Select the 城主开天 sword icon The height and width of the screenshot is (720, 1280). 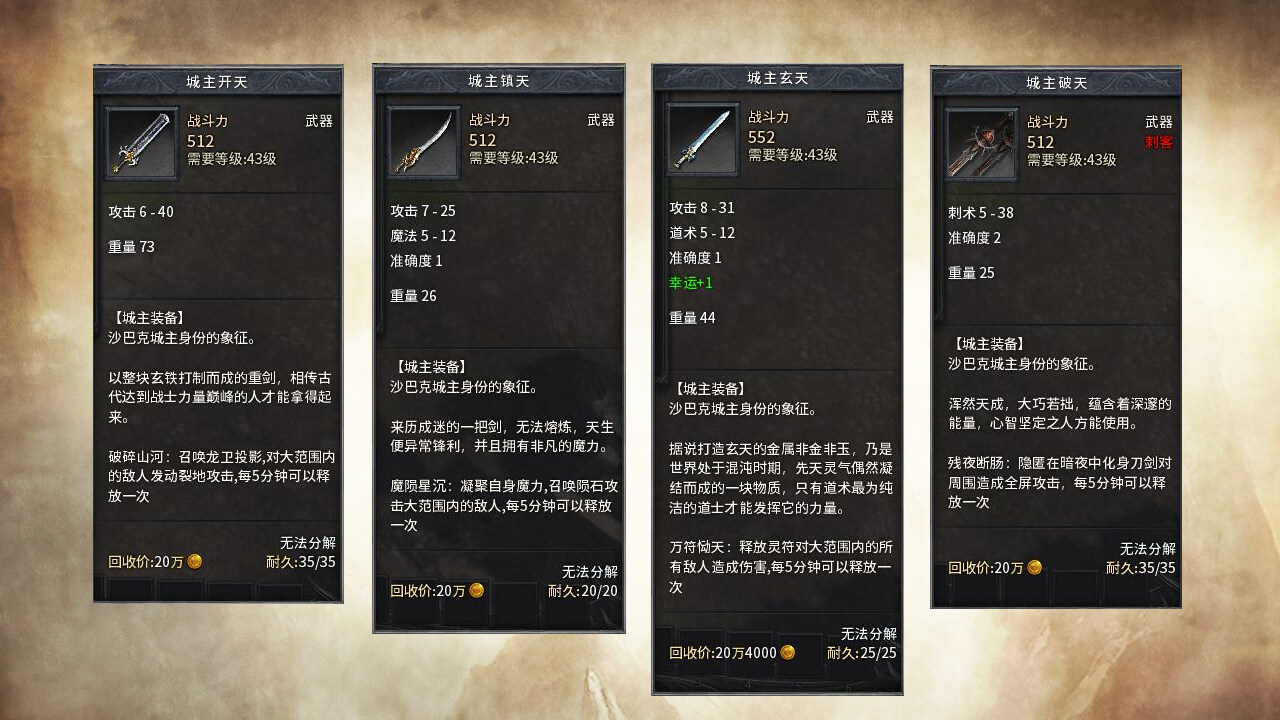(140, 141)
